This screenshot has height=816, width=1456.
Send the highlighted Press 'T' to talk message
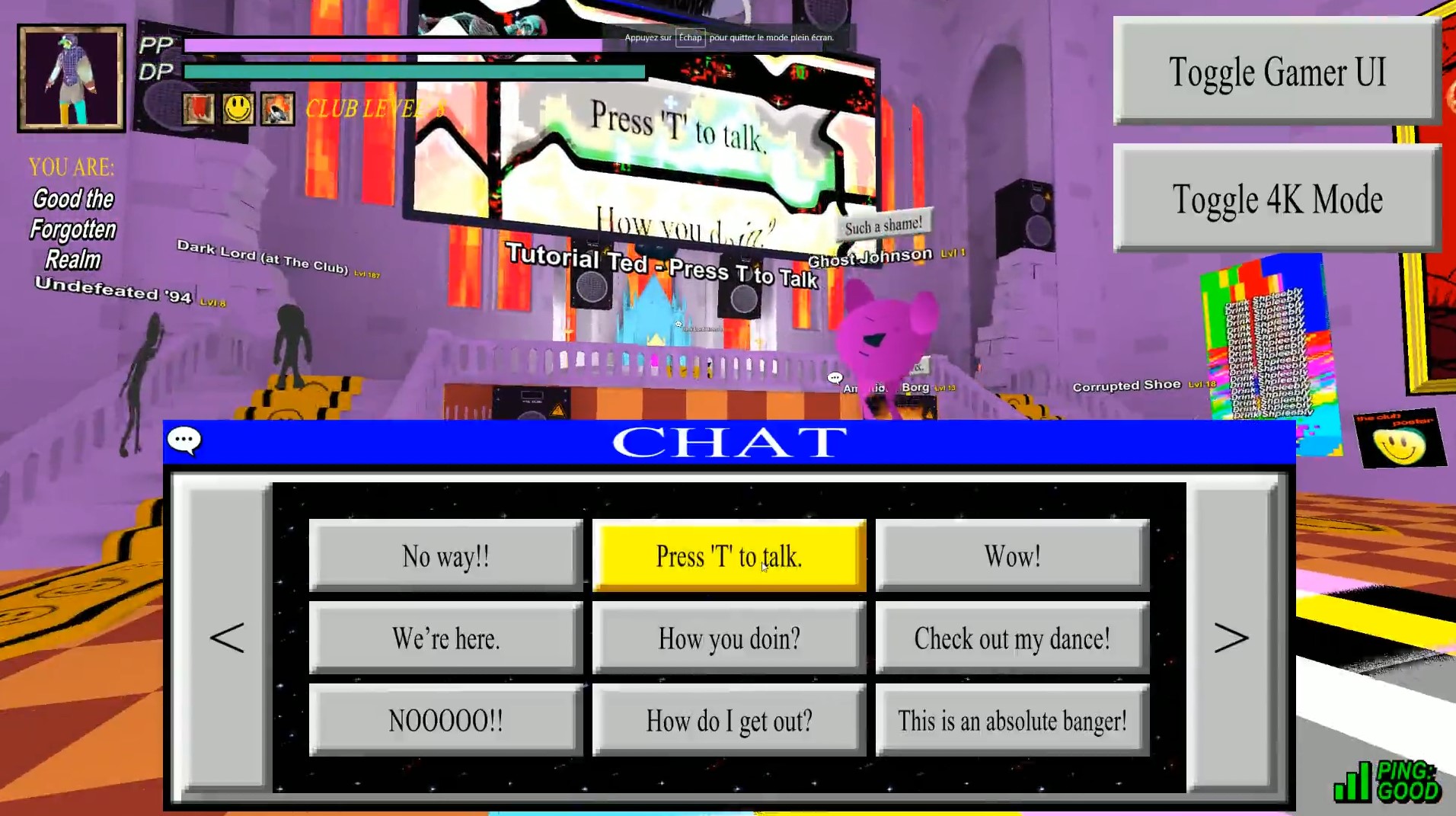coord(729,555)
